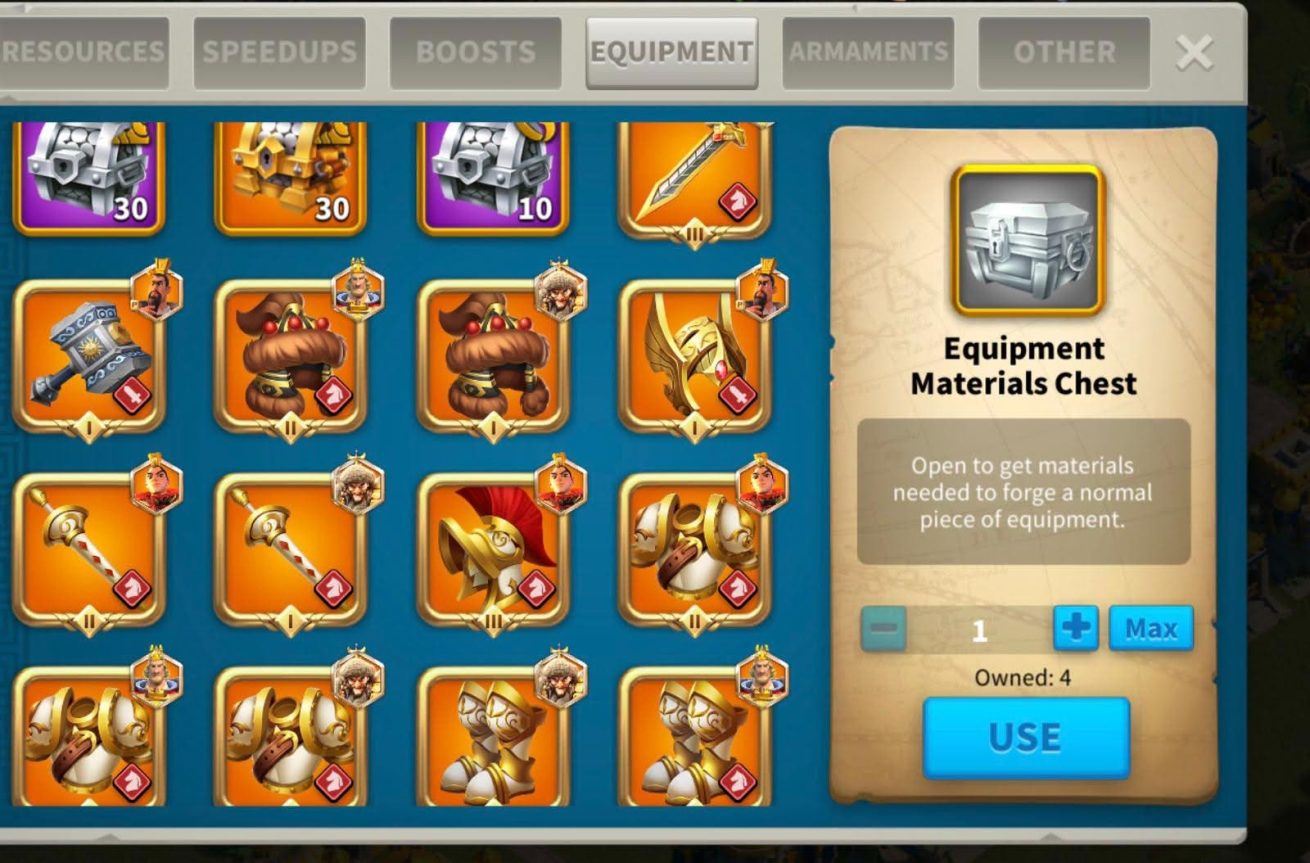The width and height of the screenshot is (1310, 863).
Task: Decrease quantity with the minus button
Action: (884, 630)
